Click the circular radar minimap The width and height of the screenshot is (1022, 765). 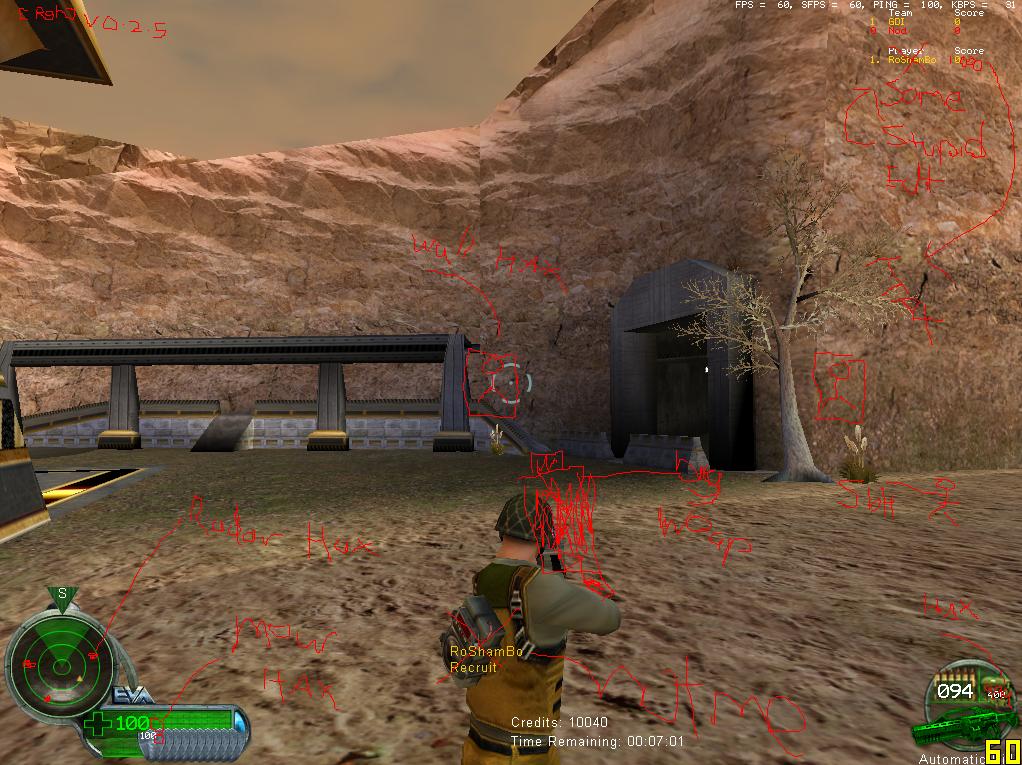point(56,661)
